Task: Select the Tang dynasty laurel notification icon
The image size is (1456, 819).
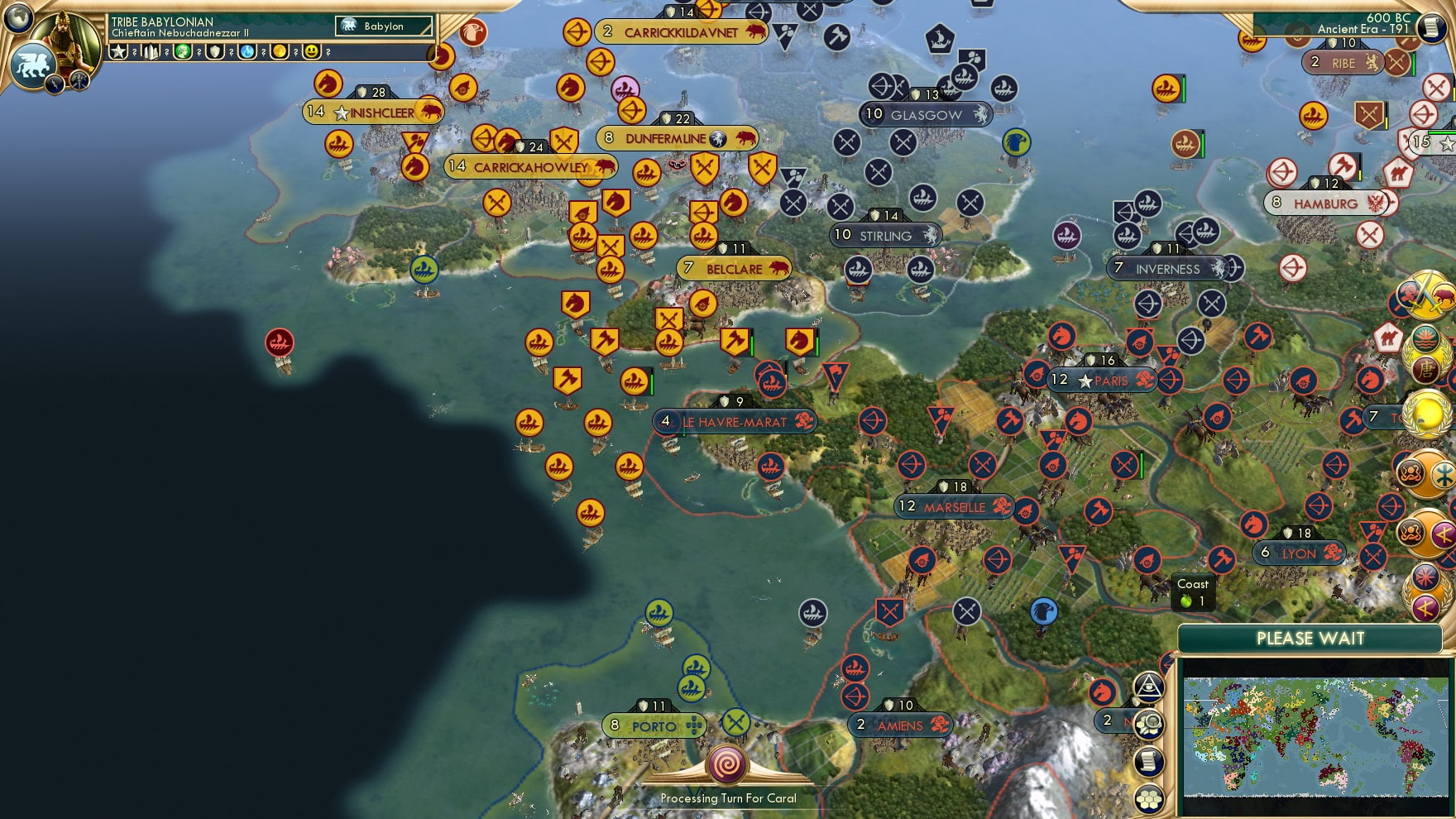Action: coord(1425,352)
